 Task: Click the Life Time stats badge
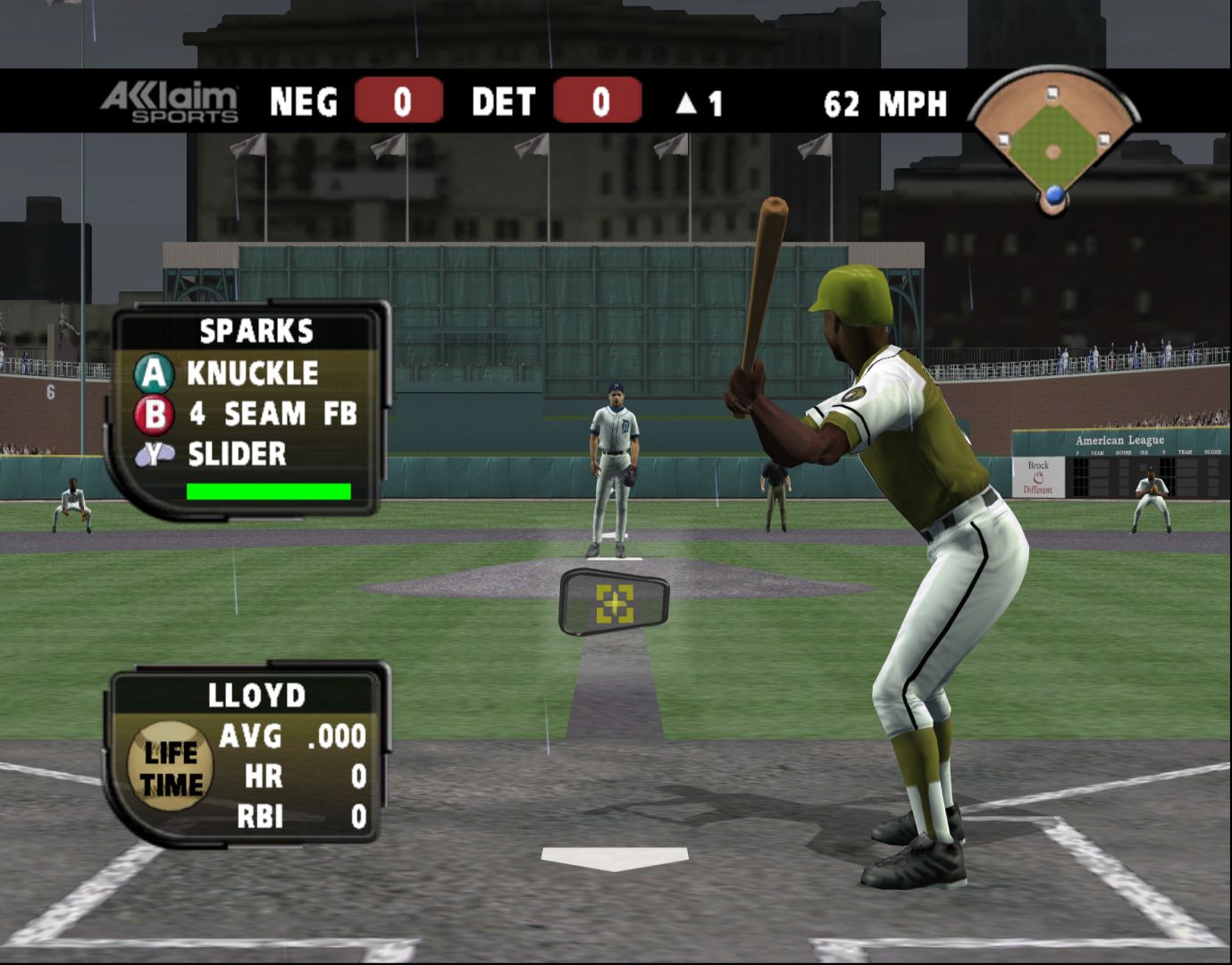[171, 766]
